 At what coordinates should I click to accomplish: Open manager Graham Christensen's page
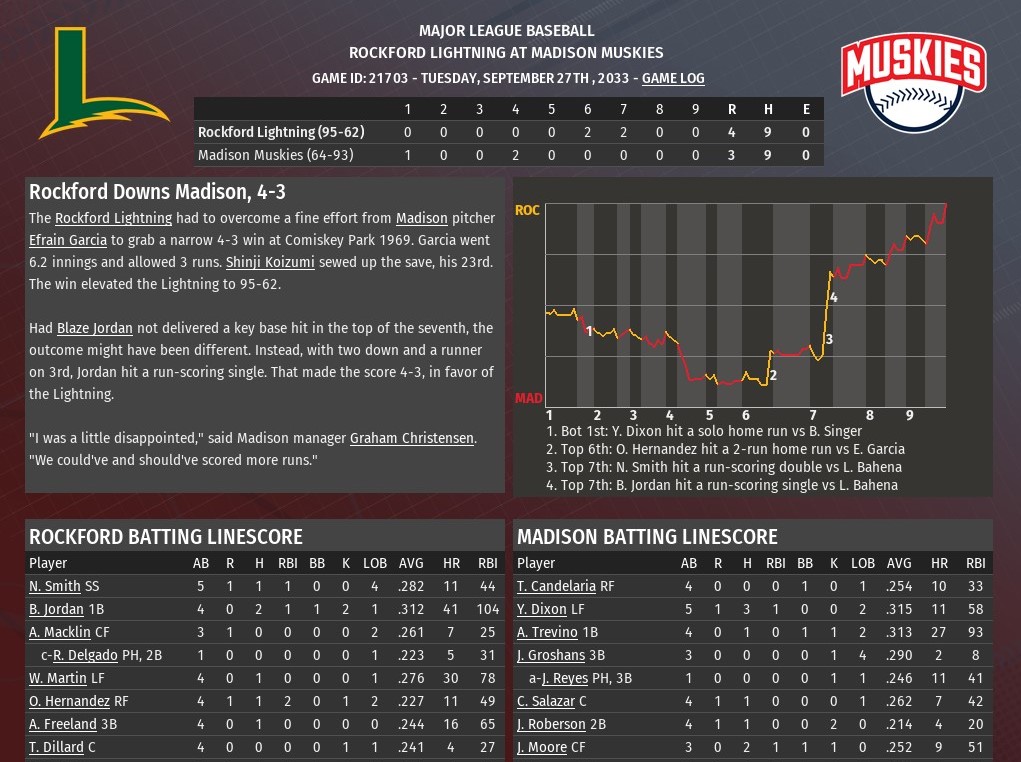pos(411,438)
